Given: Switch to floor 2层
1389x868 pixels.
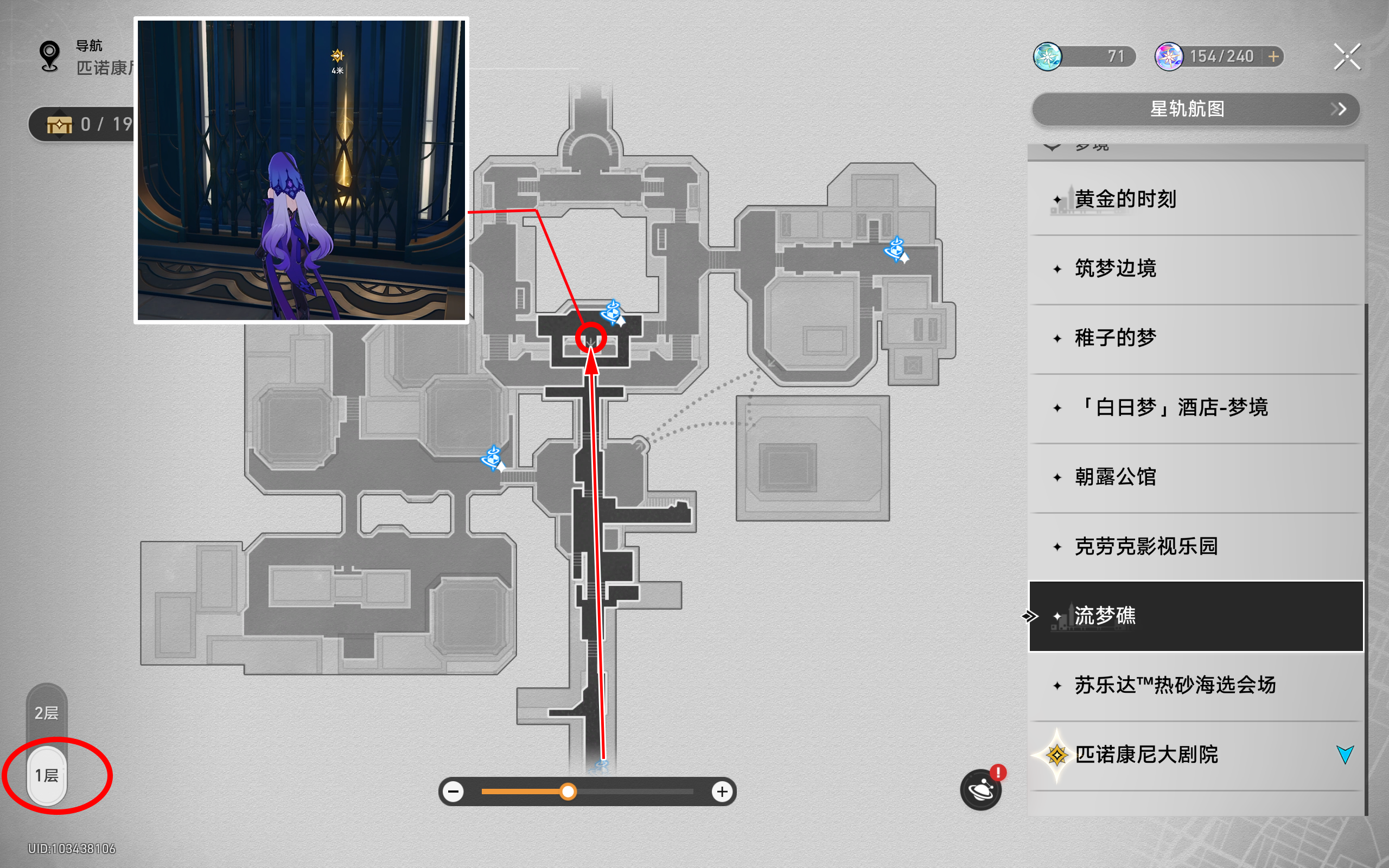Looking at the screenshot, I should pos(47,713).
